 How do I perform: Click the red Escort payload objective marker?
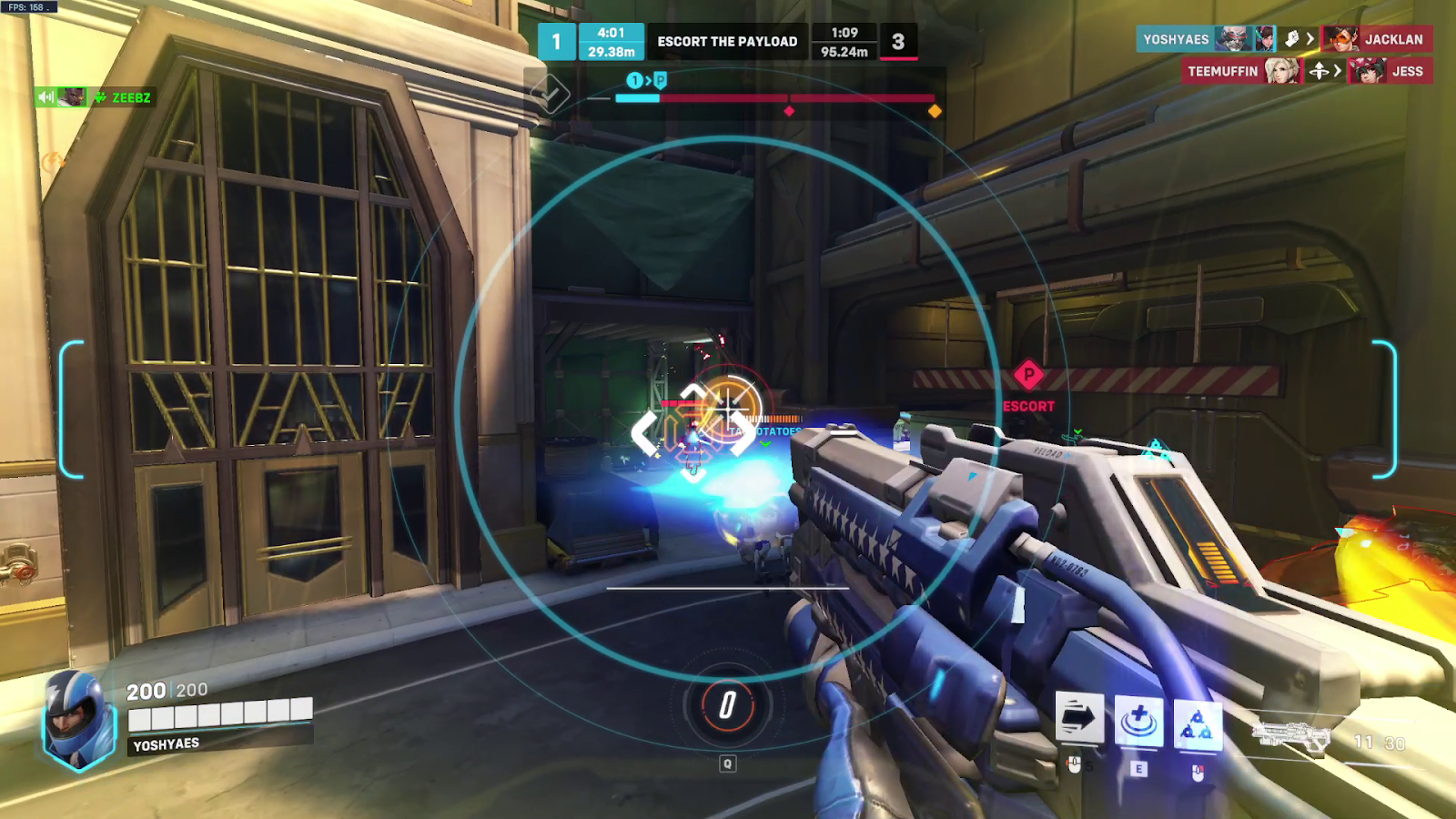click(1028, 375)
